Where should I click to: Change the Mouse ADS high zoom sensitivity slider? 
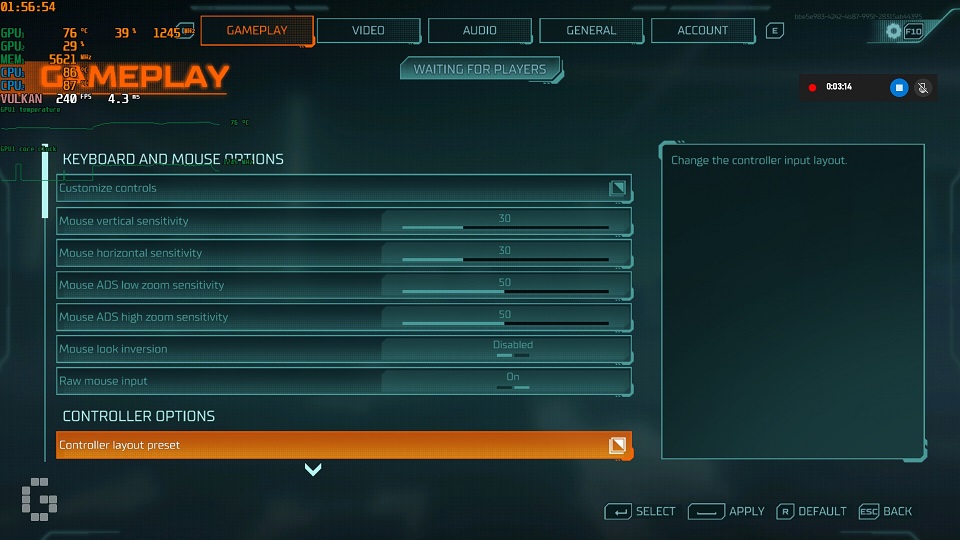pyautogui.click(x=505, y=323)
